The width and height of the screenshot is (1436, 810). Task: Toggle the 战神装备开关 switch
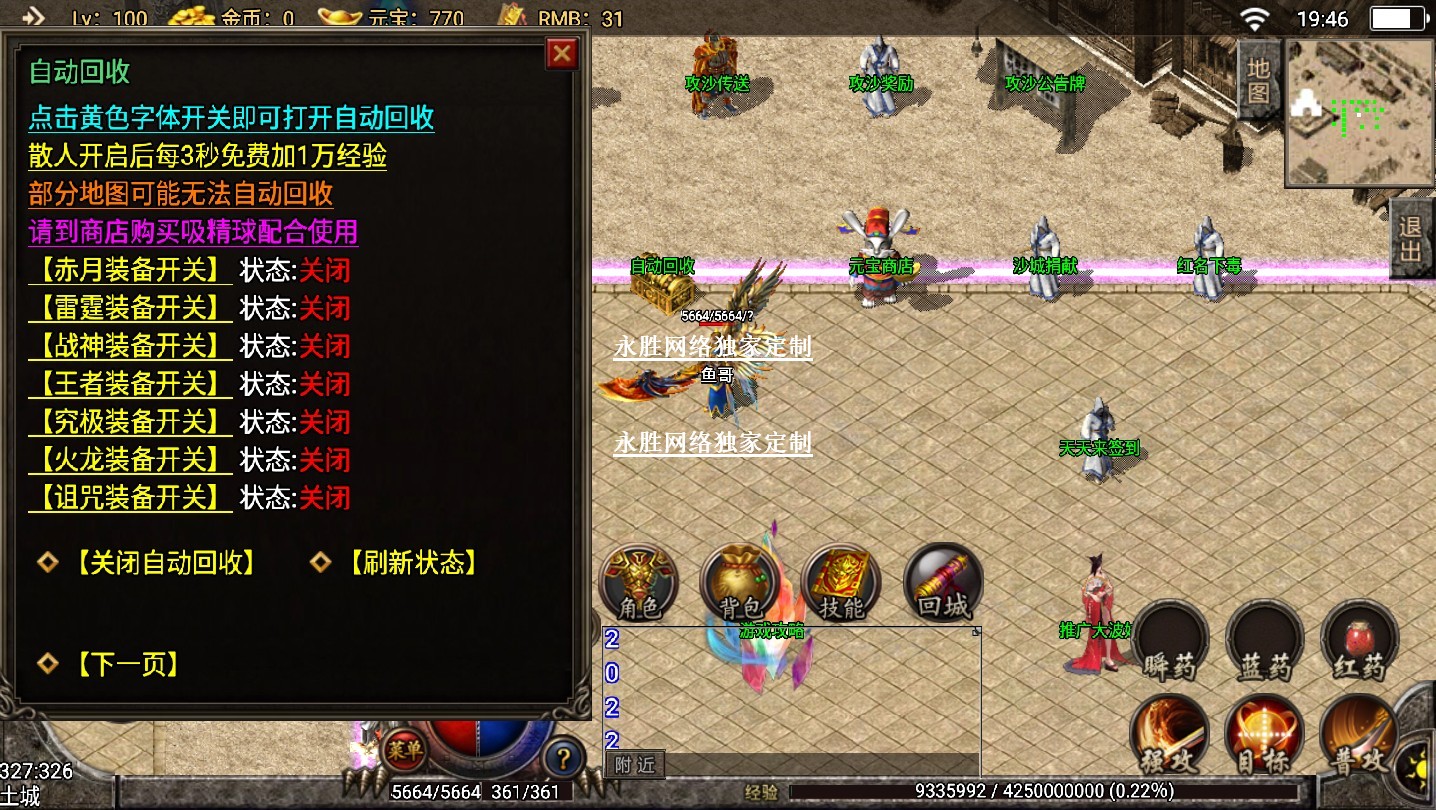[x=129, y=346]
